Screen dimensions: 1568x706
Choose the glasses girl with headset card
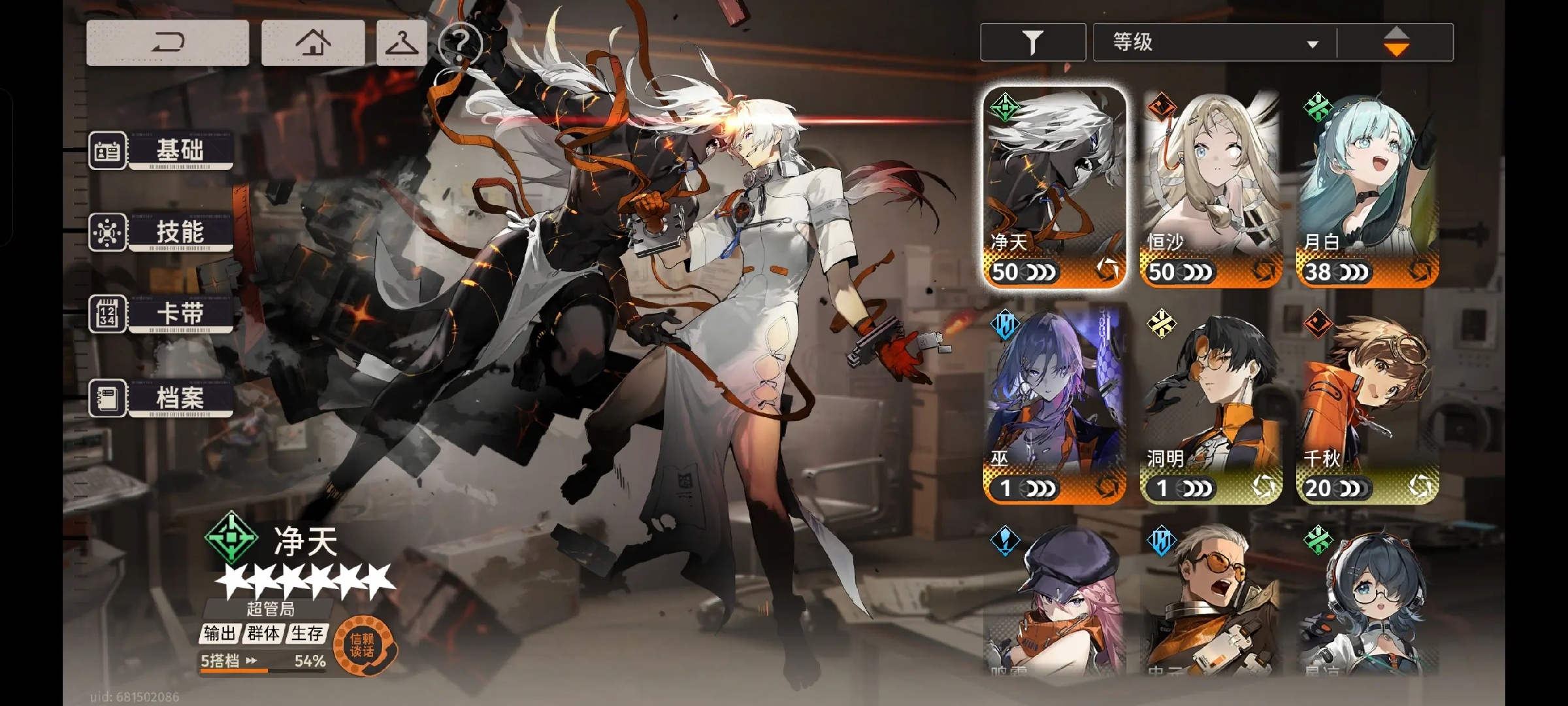coord(1367,601)
